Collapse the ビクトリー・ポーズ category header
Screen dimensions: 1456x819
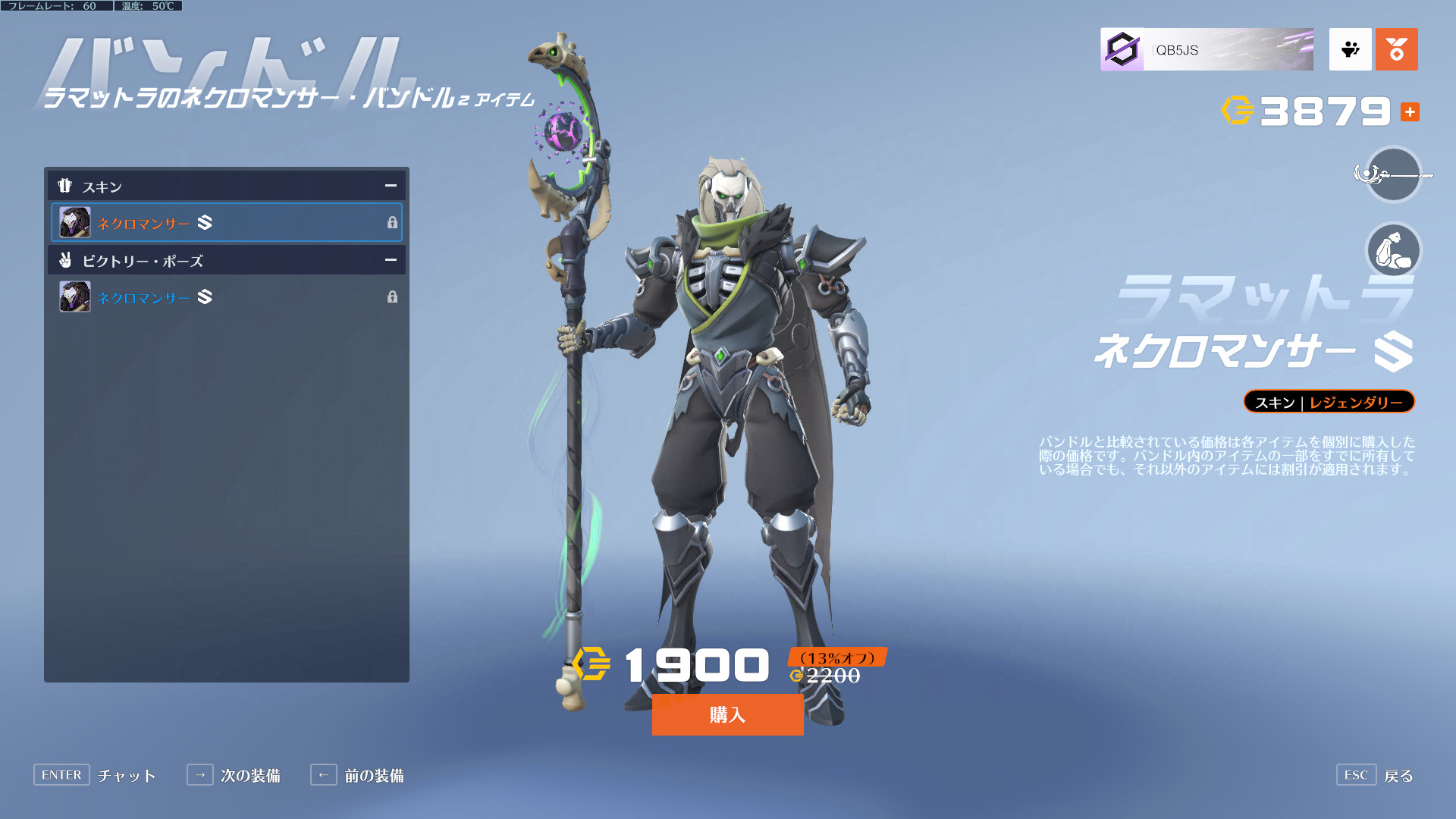[x=391, y=260]
